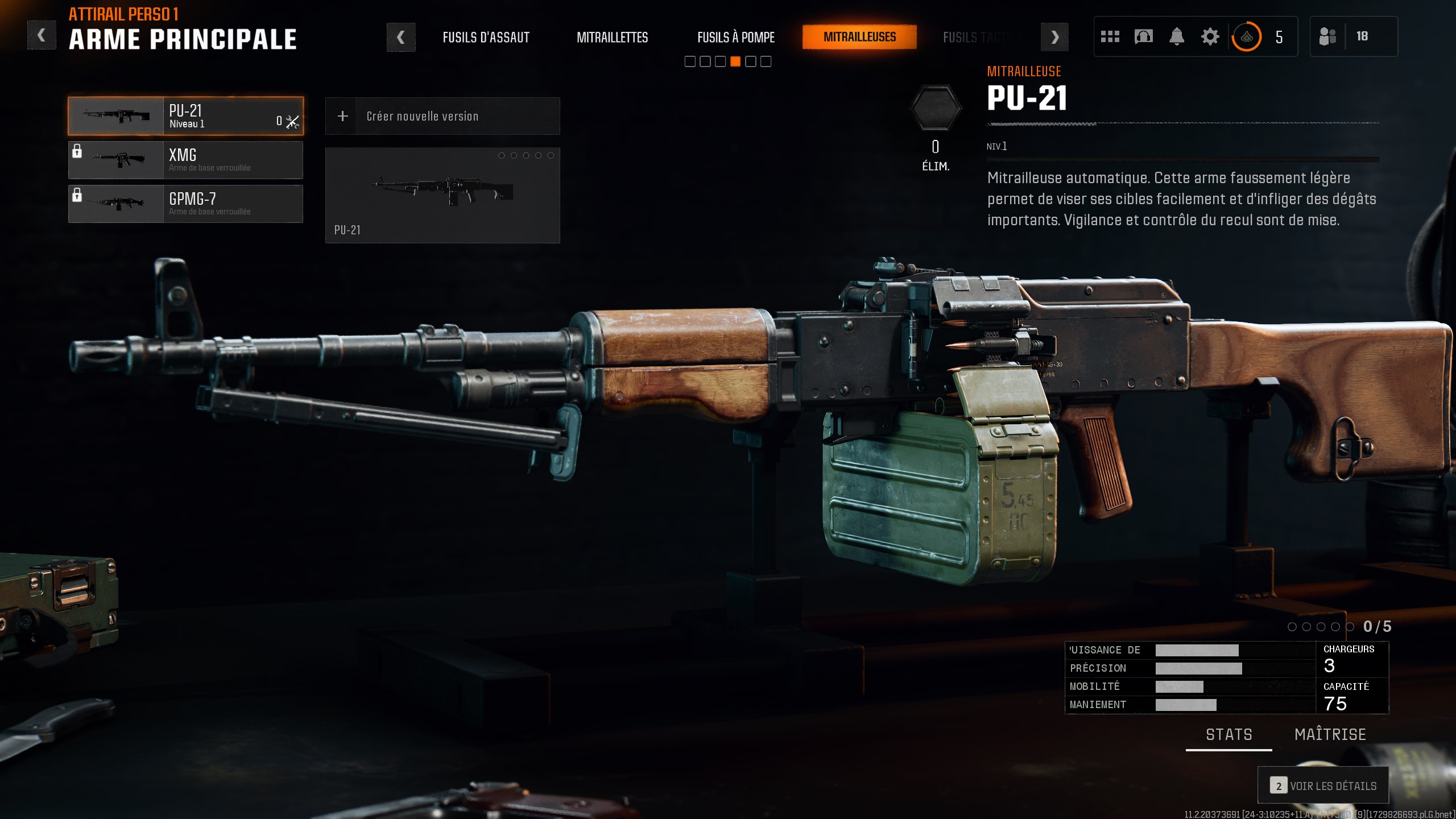Viewport: 1456px width, 819px height.
Task: Open the main menu grid icon
Action: point(1110,36)
